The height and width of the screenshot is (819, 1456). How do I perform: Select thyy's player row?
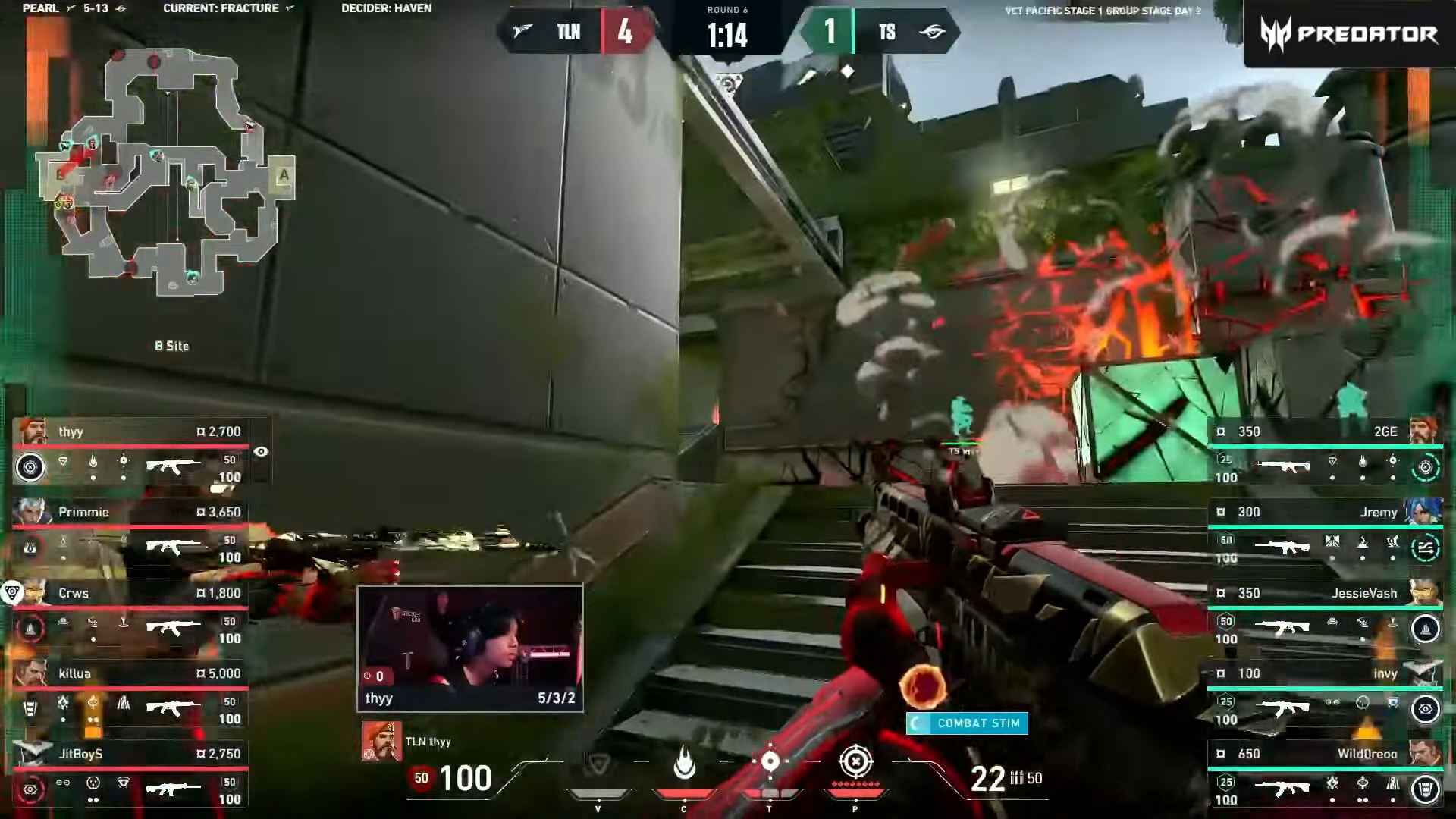(x=130, y=453)
